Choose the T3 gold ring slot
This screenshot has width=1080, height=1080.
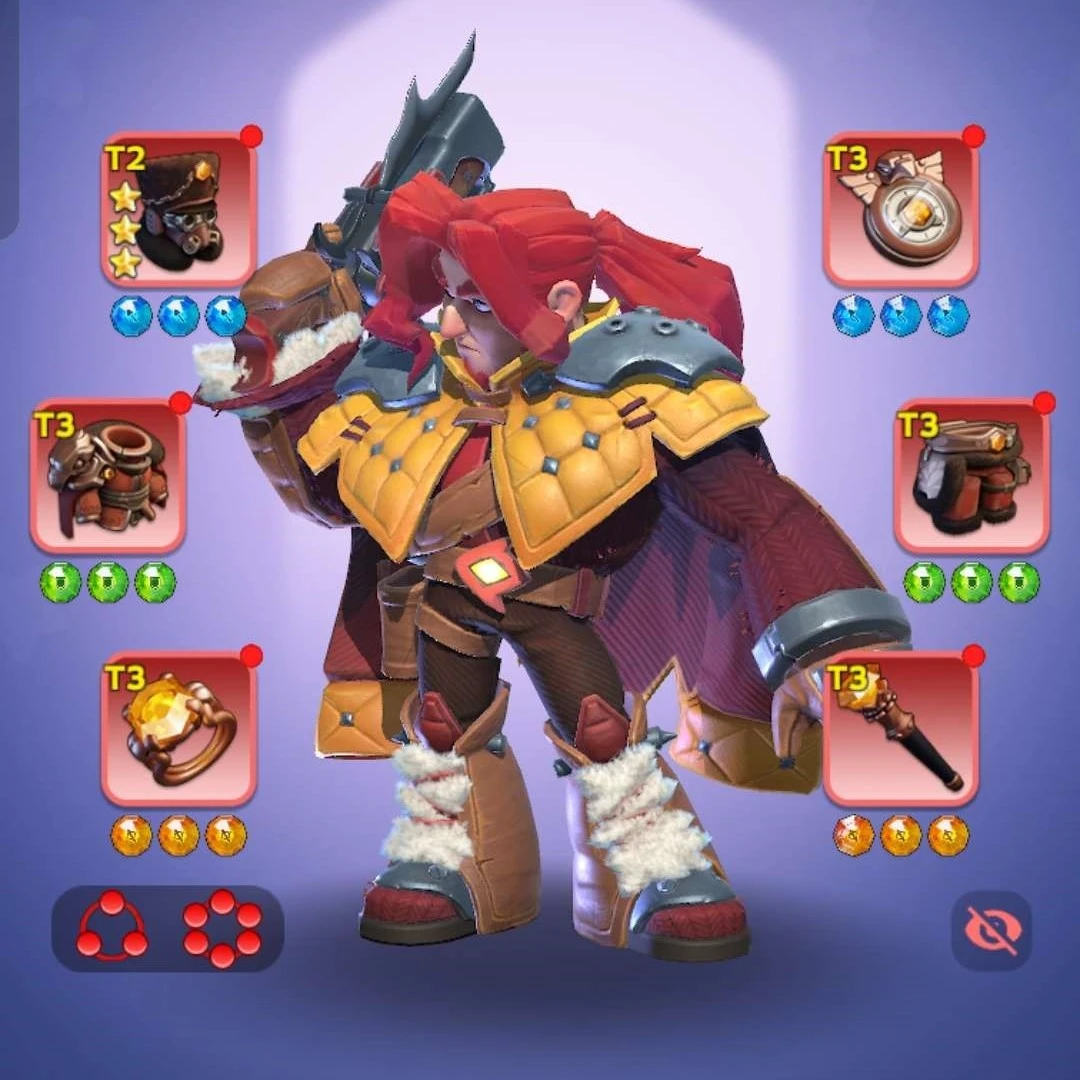pyautogui.click(x=179, y=730)
